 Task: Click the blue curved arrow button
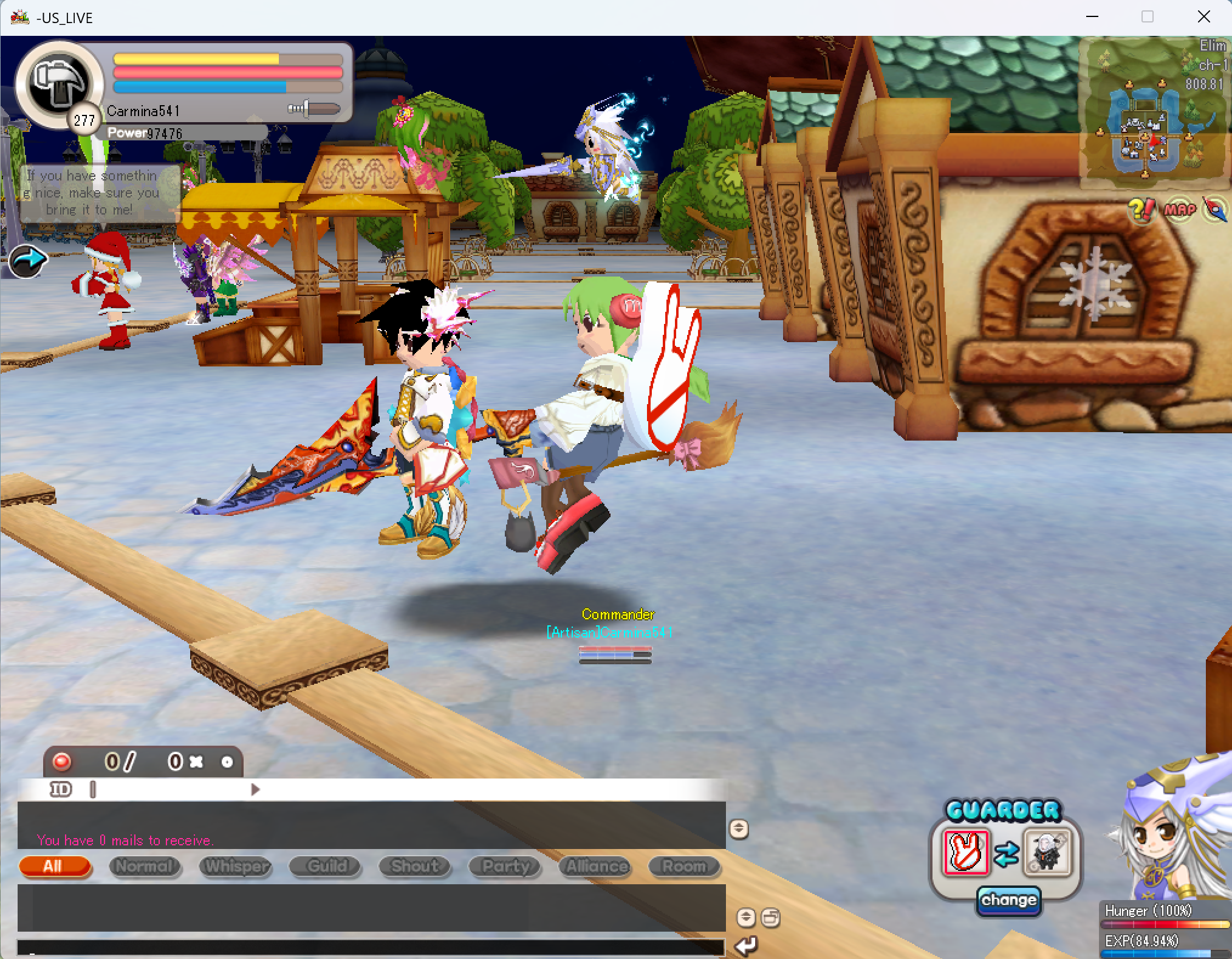[x=28, y=261]
